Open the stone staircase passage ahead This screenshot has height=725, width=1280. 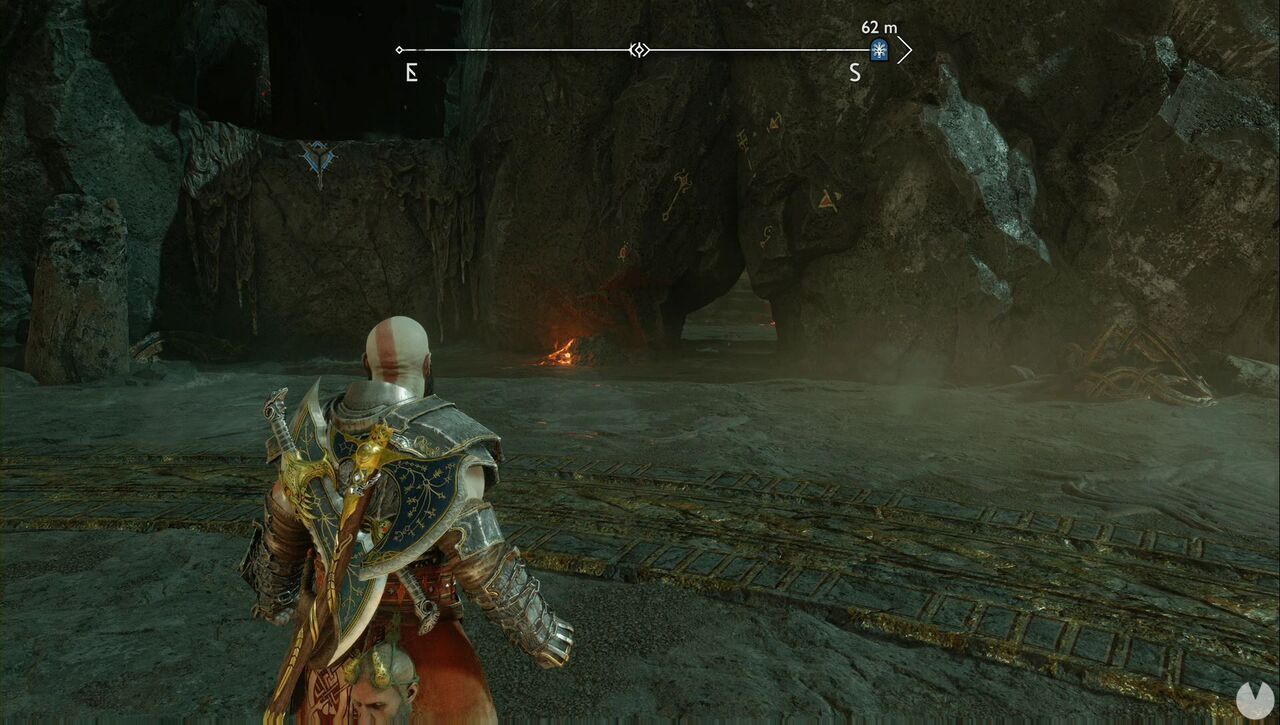(x=730, y=320)
